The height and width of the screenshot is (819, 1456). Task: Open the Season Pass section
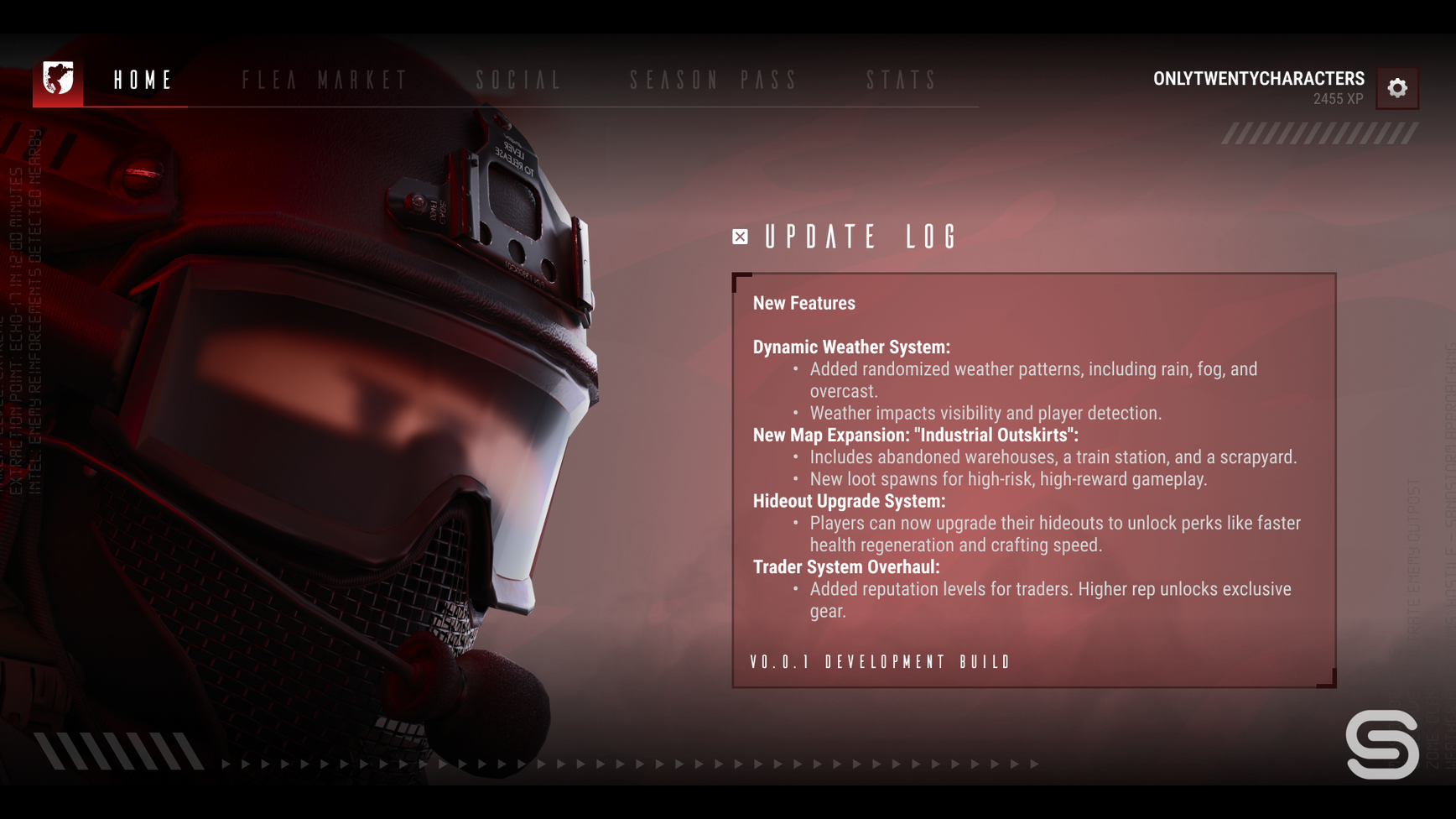[714, 81]
